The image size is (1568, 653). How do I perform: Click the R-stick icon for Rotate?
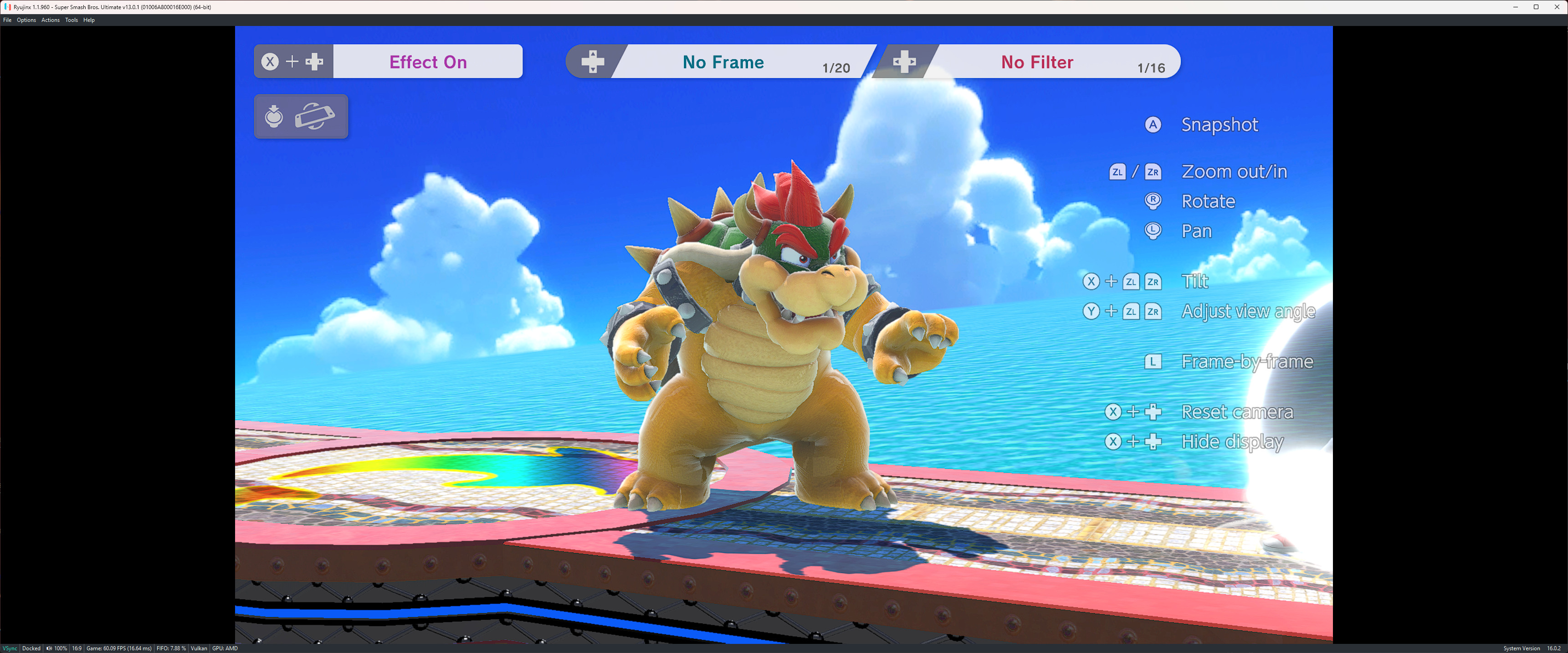[x=1153, y=201]
